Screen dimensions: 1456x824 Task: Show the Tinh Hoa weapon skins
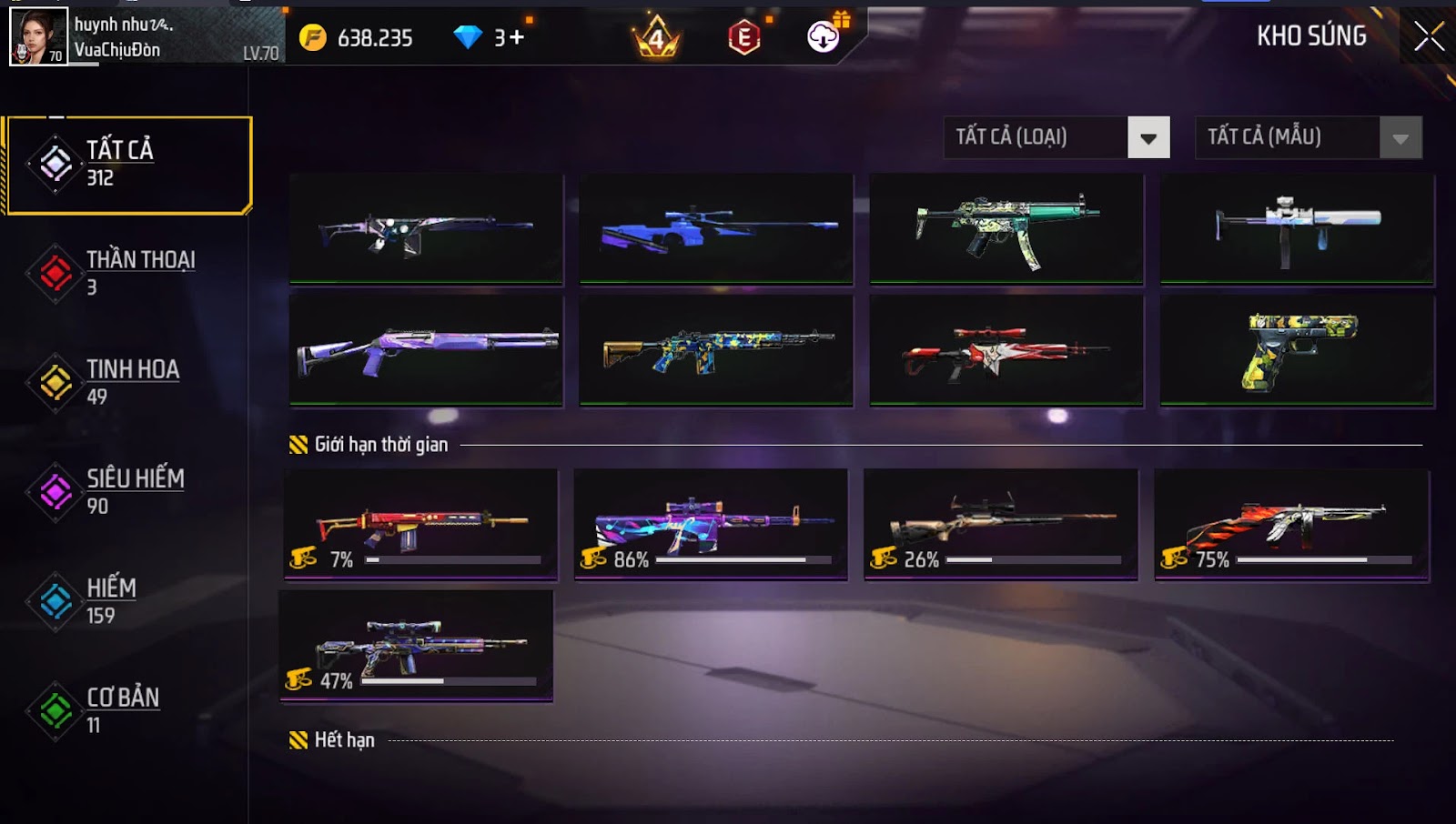pyautogui.click(x=127, y=382)
